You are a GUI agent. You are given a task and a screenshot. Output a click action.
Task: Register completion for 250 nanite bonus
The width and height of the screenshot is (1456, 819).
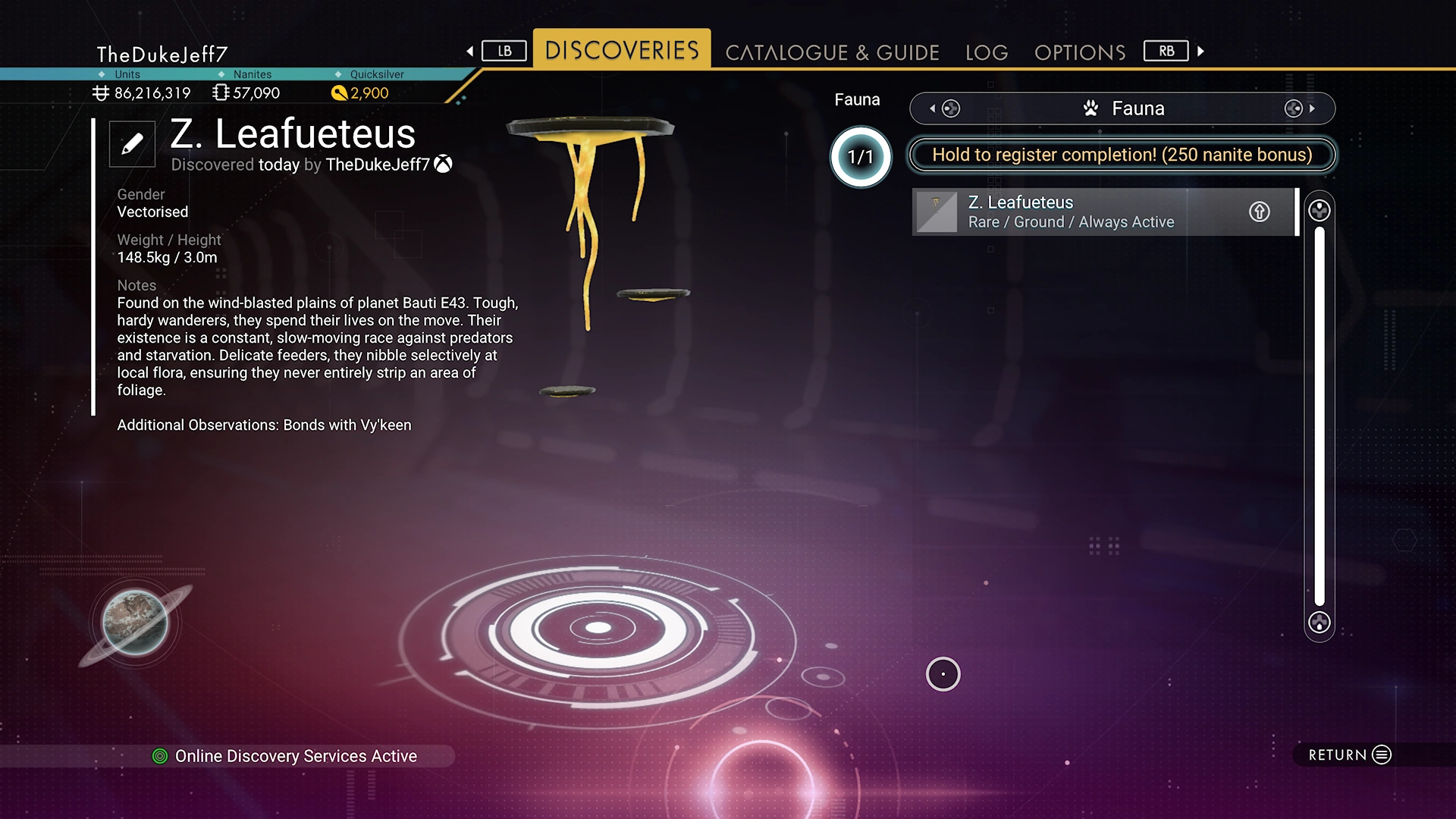[1122, 155]
